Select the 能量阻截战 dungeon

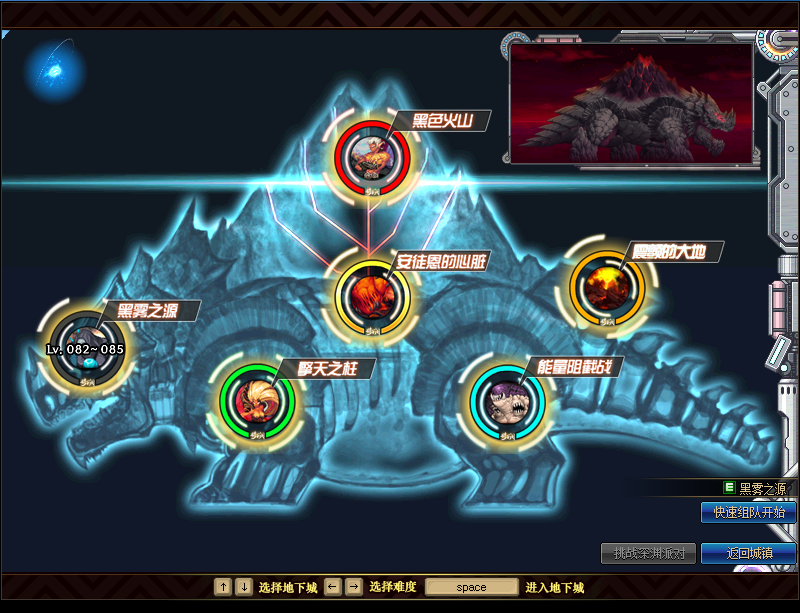(507, 400)
